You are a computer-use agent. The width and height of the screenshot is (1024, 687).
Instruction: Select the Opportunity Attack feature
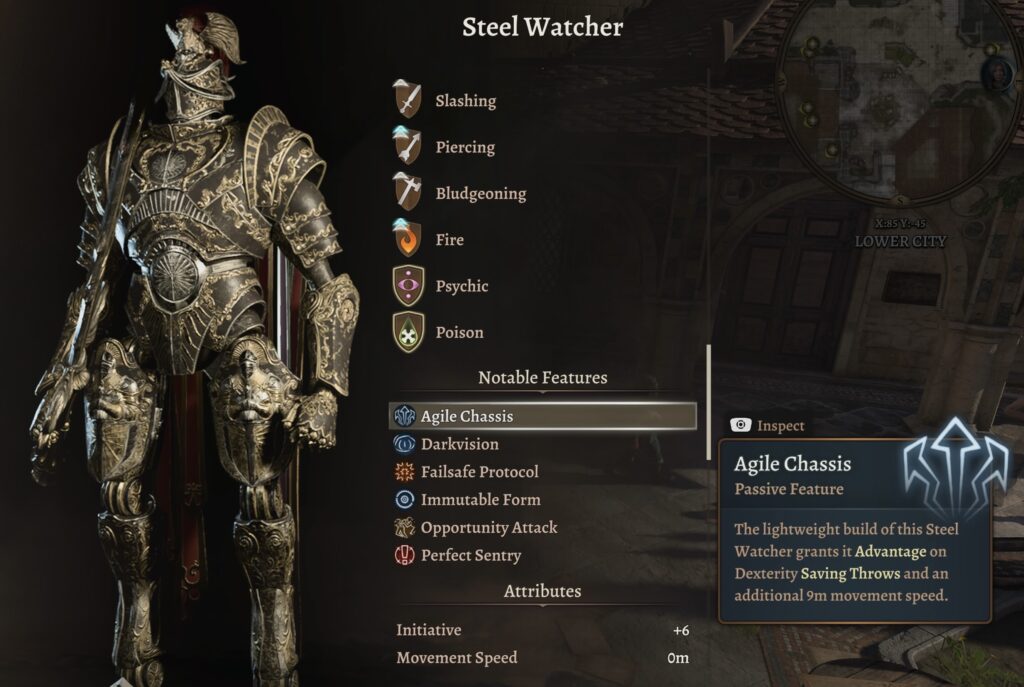(x=488, y=528)
